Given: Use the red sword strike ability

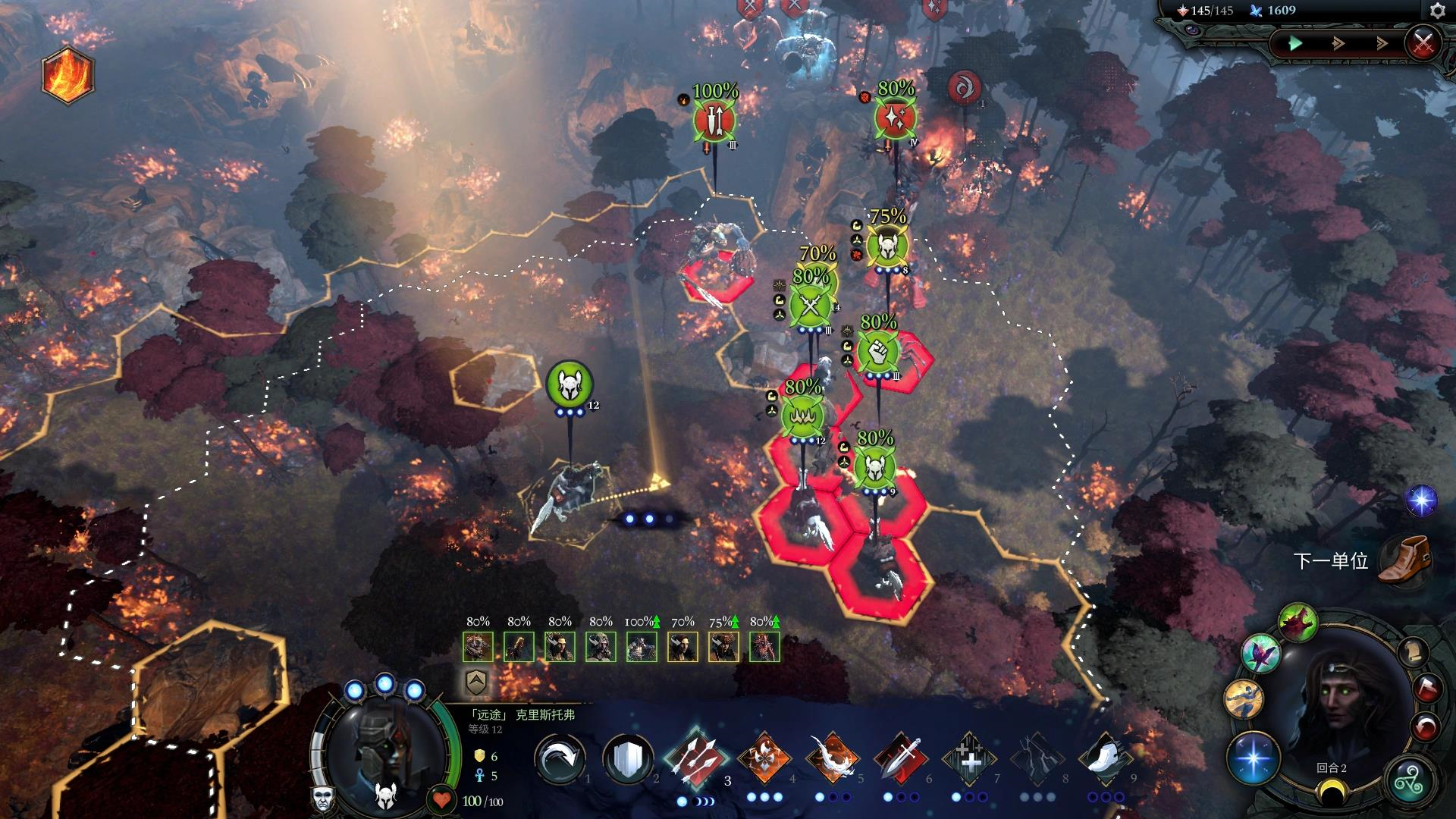Looking at the screenshot, I should point(900,758).
